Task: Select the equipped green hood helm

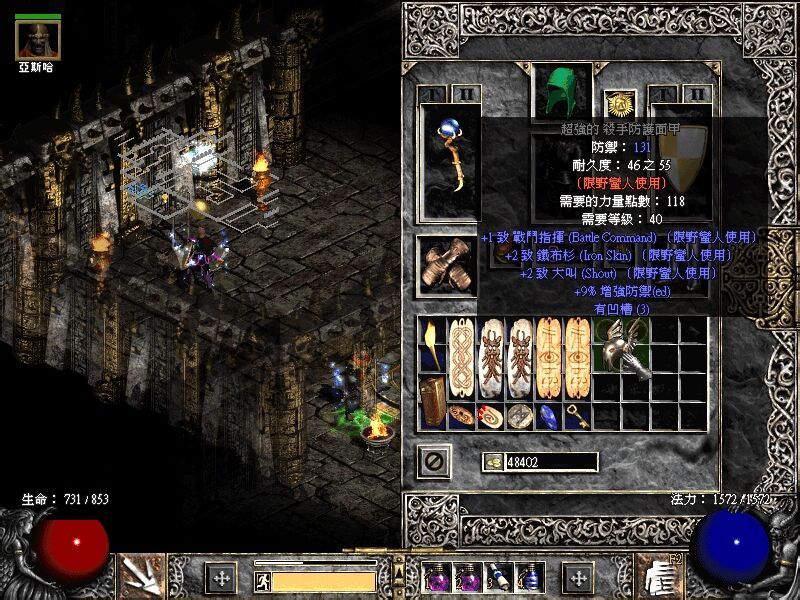Action: (561, 92)
